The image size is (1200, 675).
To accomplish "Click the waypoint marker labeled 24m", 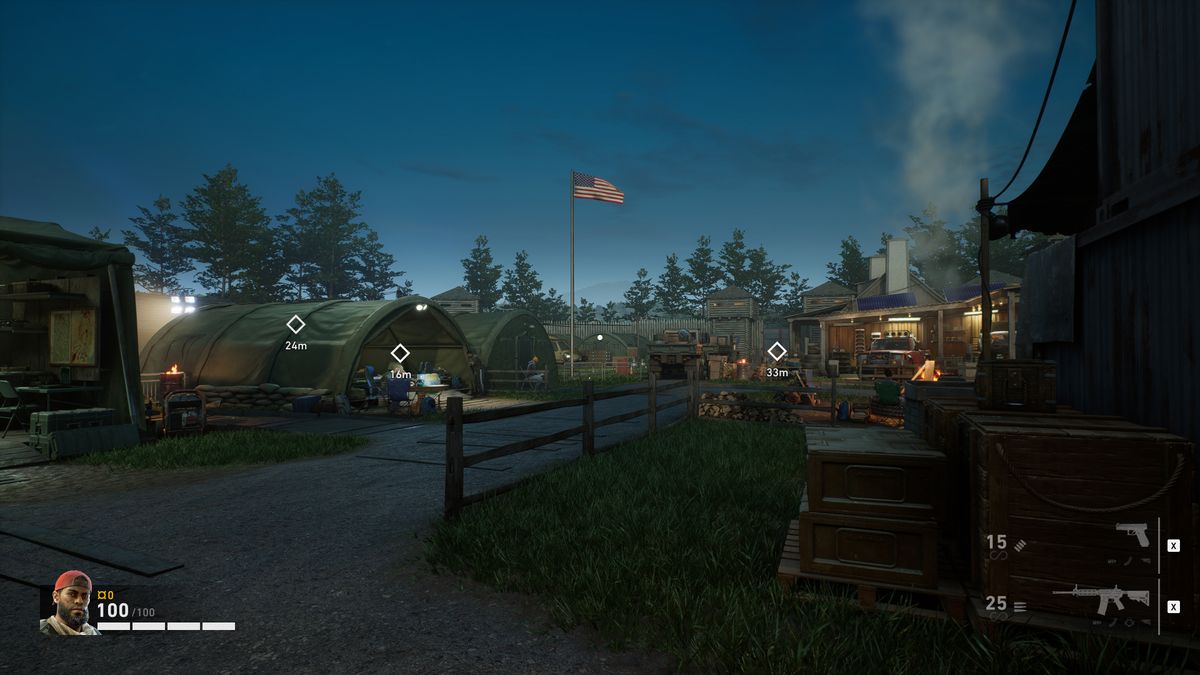I will (x=295, y=324).
